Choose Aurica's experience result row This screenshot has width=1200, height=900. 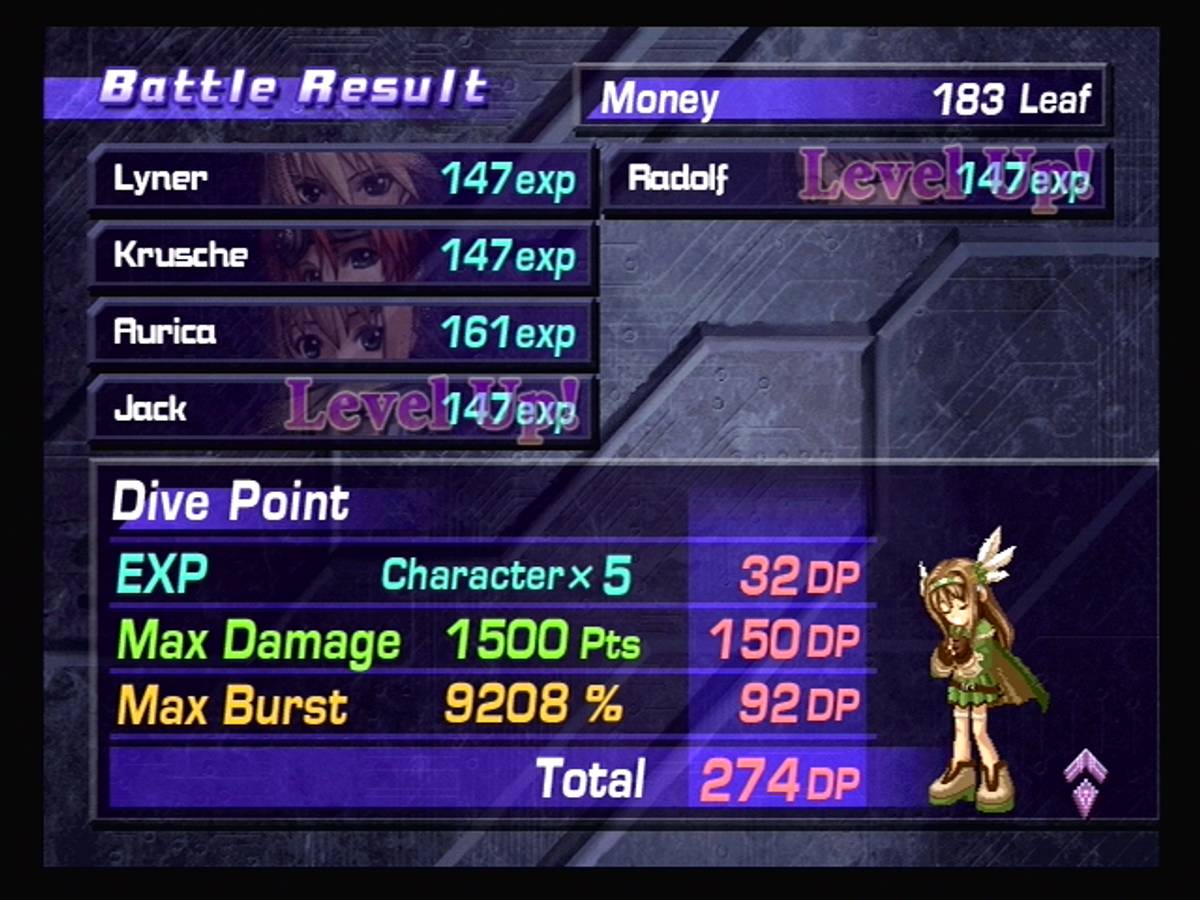coord(343,332)
